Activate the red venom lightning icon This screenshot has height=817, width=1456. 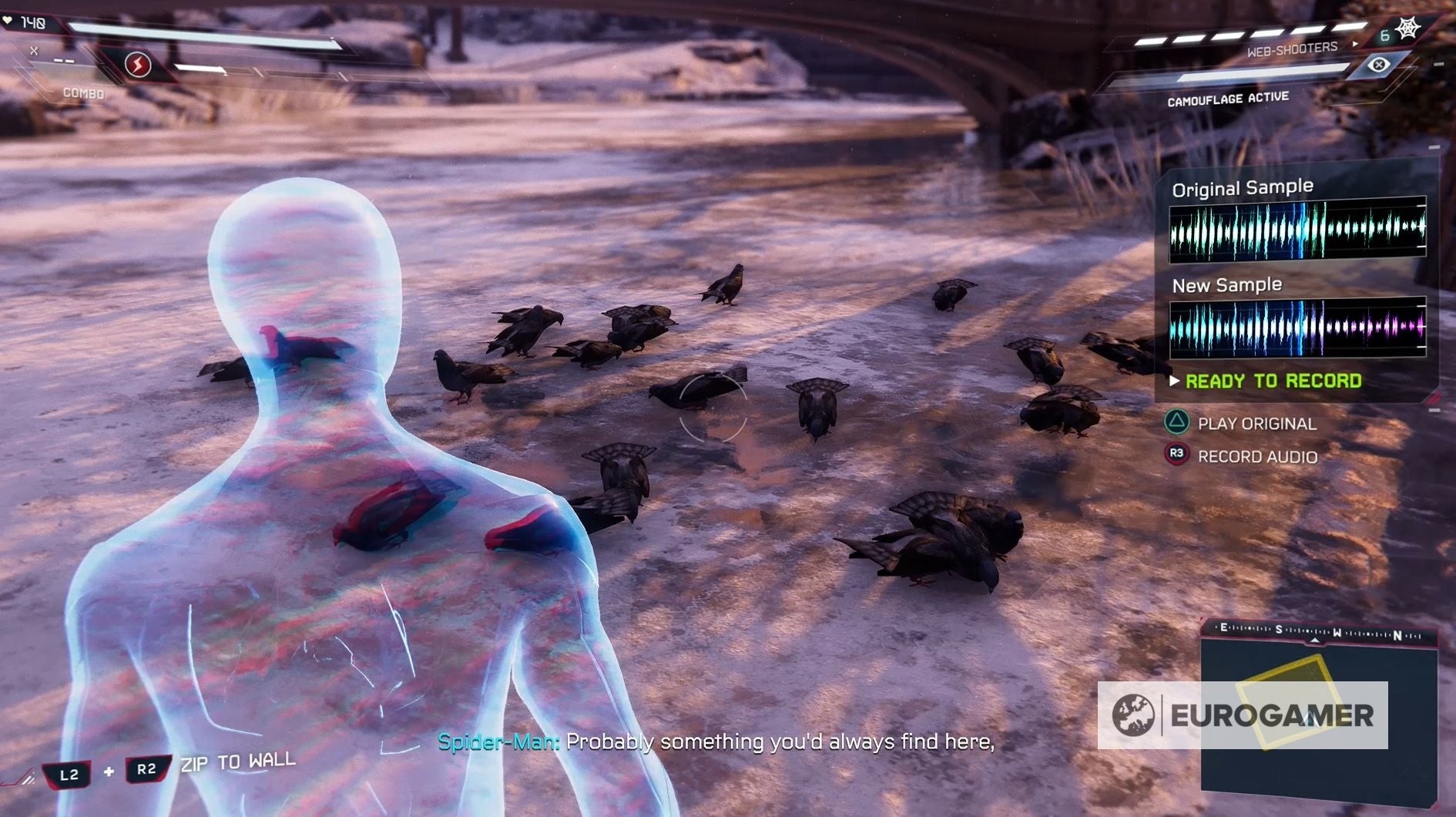[x=138, y=65]
